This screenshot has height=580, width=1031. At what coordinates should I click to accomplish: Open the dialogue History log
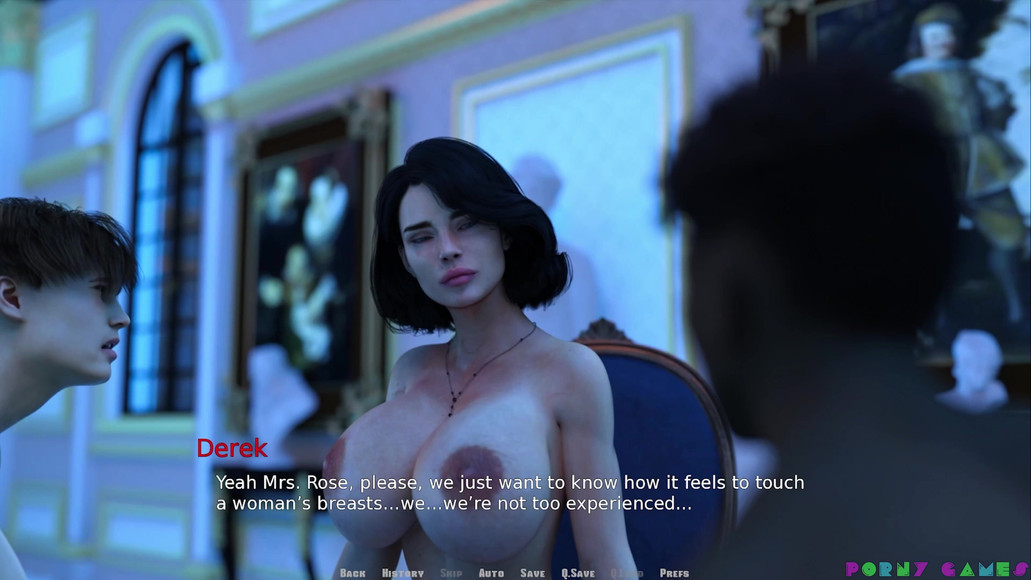[403, 573]
